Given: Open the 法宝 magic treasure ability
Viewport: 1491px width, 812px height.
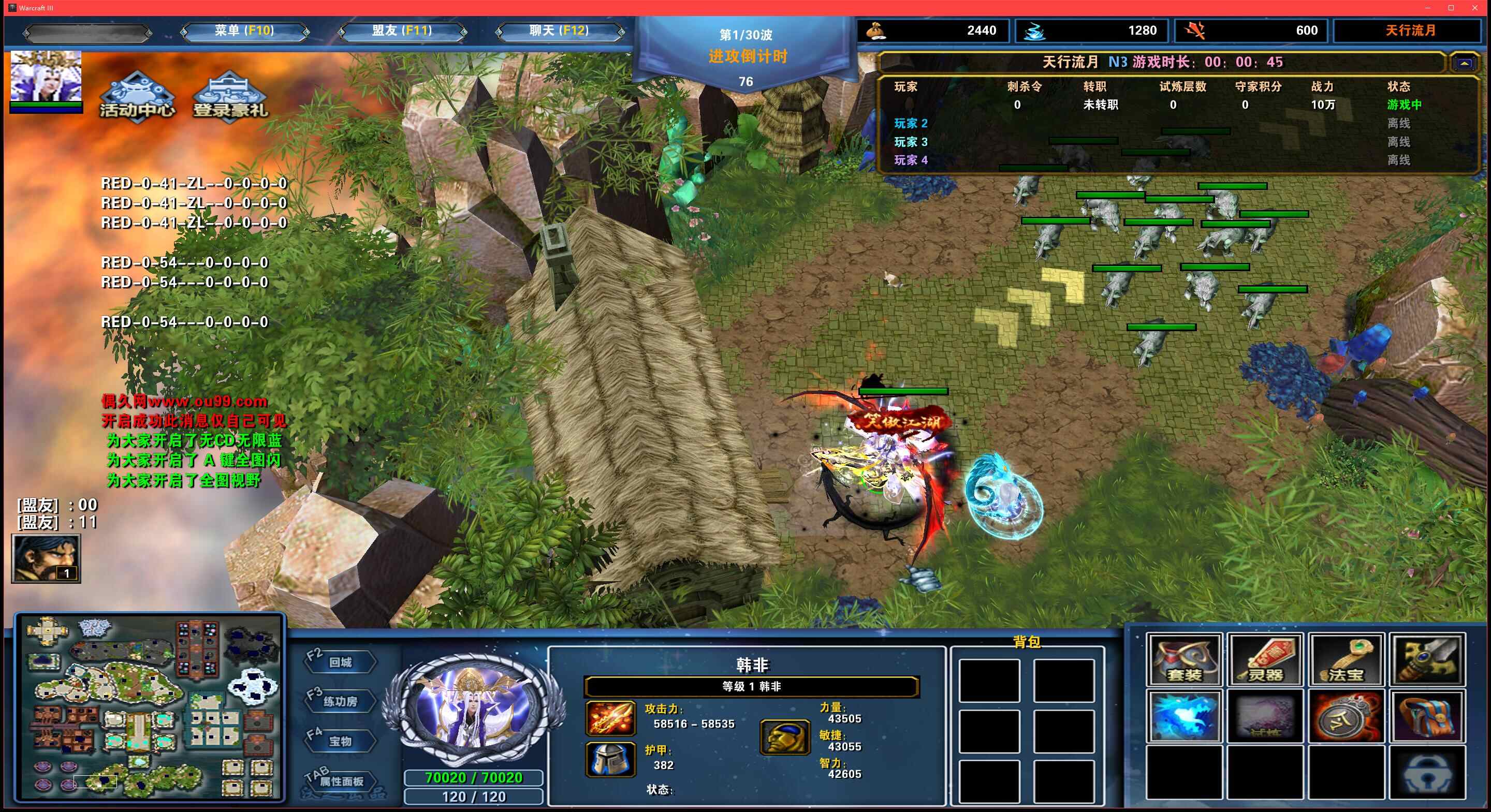Looking at the screenshot, I should pos(1346,660).
